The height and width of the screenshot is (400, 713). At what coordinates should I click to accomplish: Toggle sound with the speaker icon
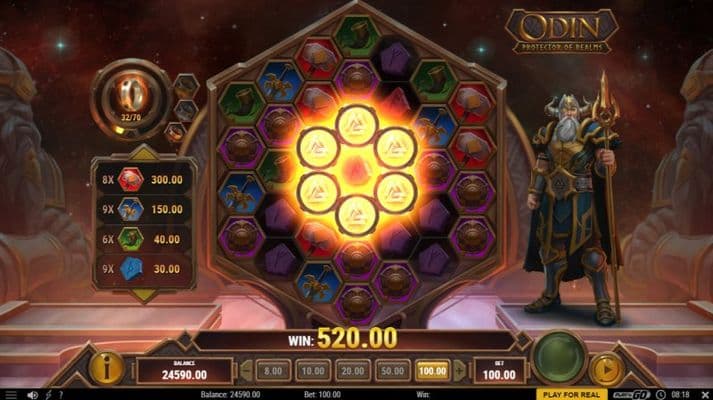(32, 395)
